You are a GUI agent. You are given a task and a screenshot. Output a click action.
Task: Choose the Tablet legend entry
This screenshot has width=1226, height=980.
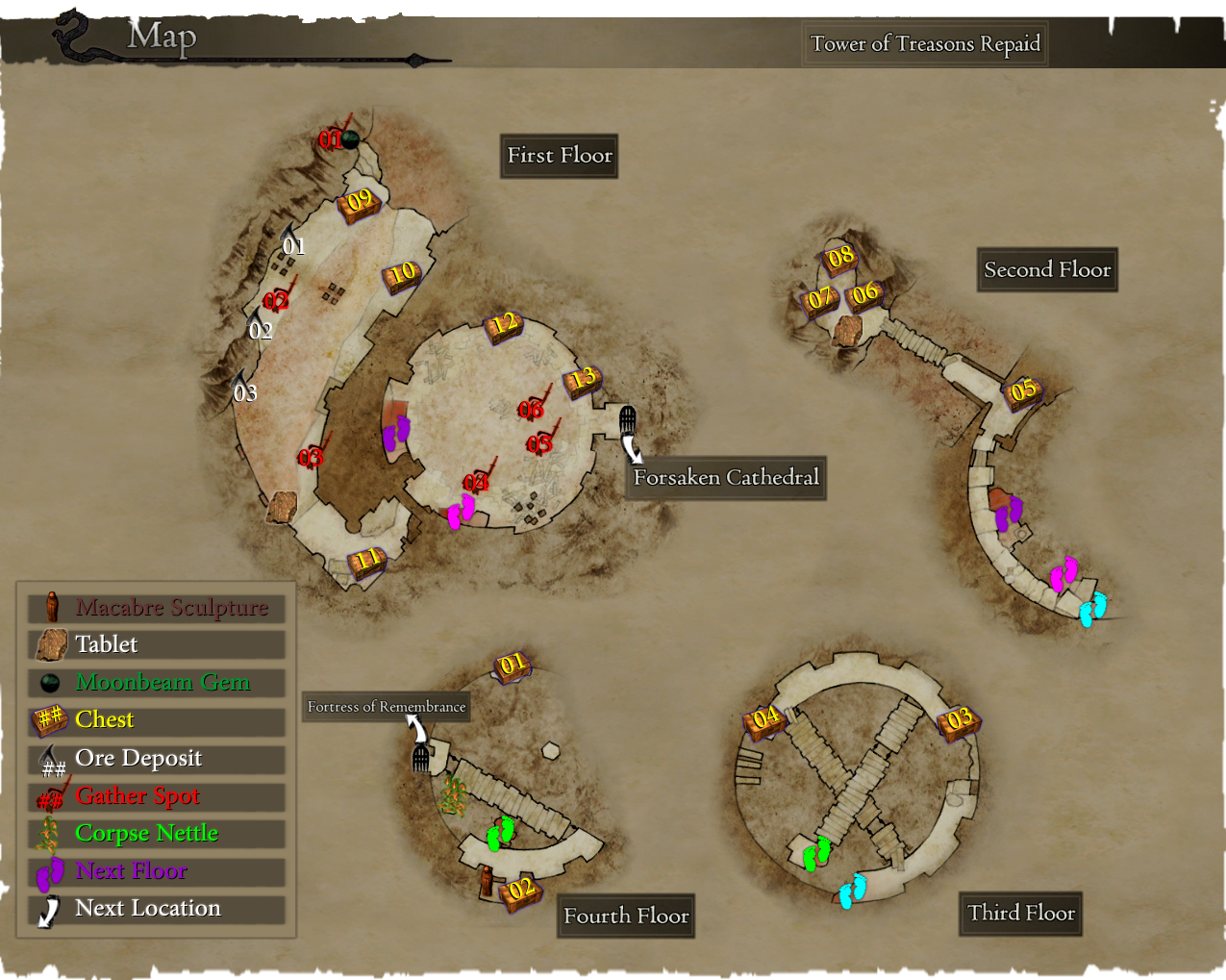[157, 644]
